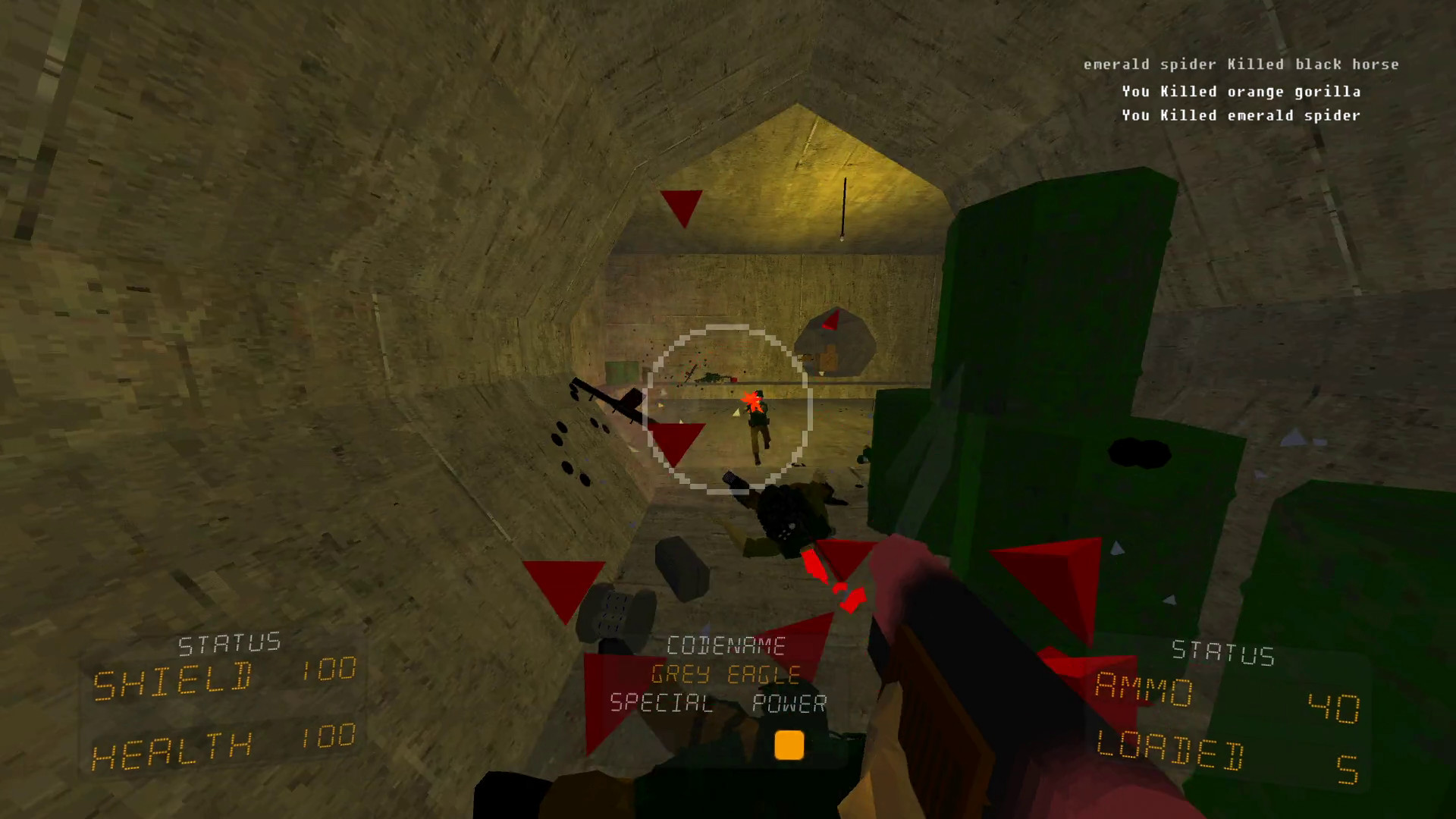Select the 'emerald spider Killed black horse' feed line
1456x819 pixels.
1241,64
